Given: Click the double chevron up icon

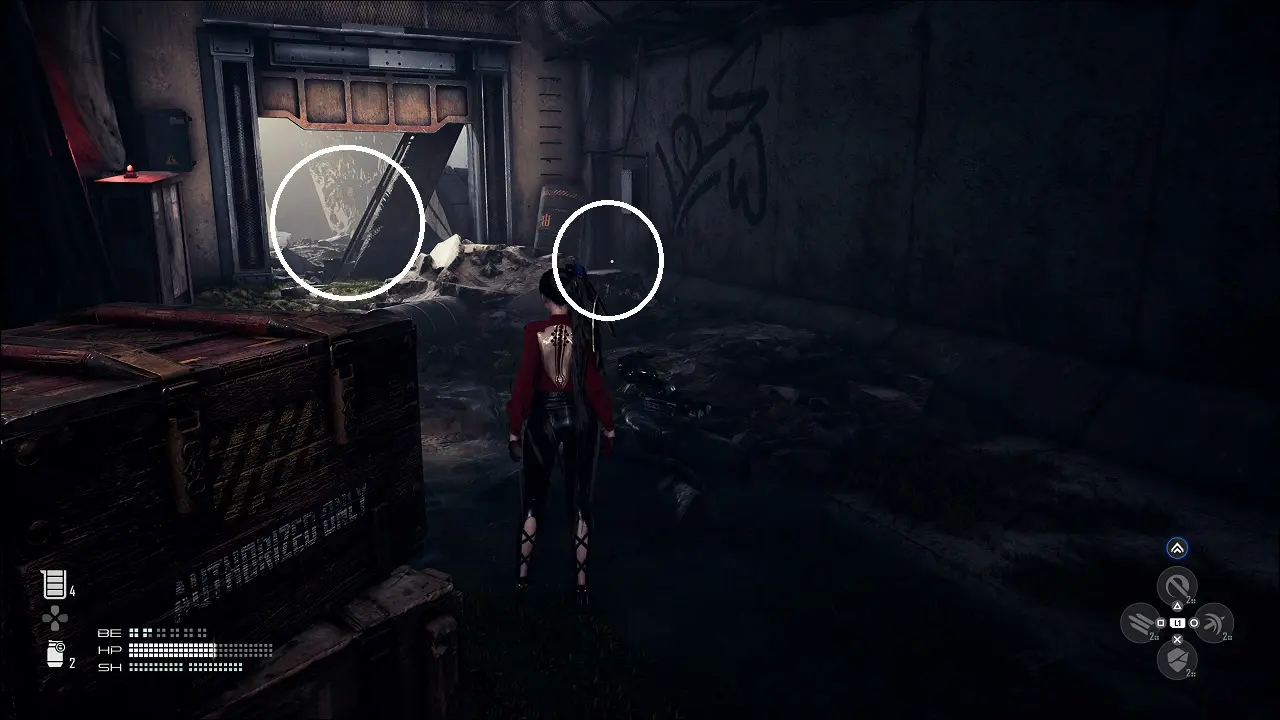Looking at the screenshot, I should coord(1177,548).
